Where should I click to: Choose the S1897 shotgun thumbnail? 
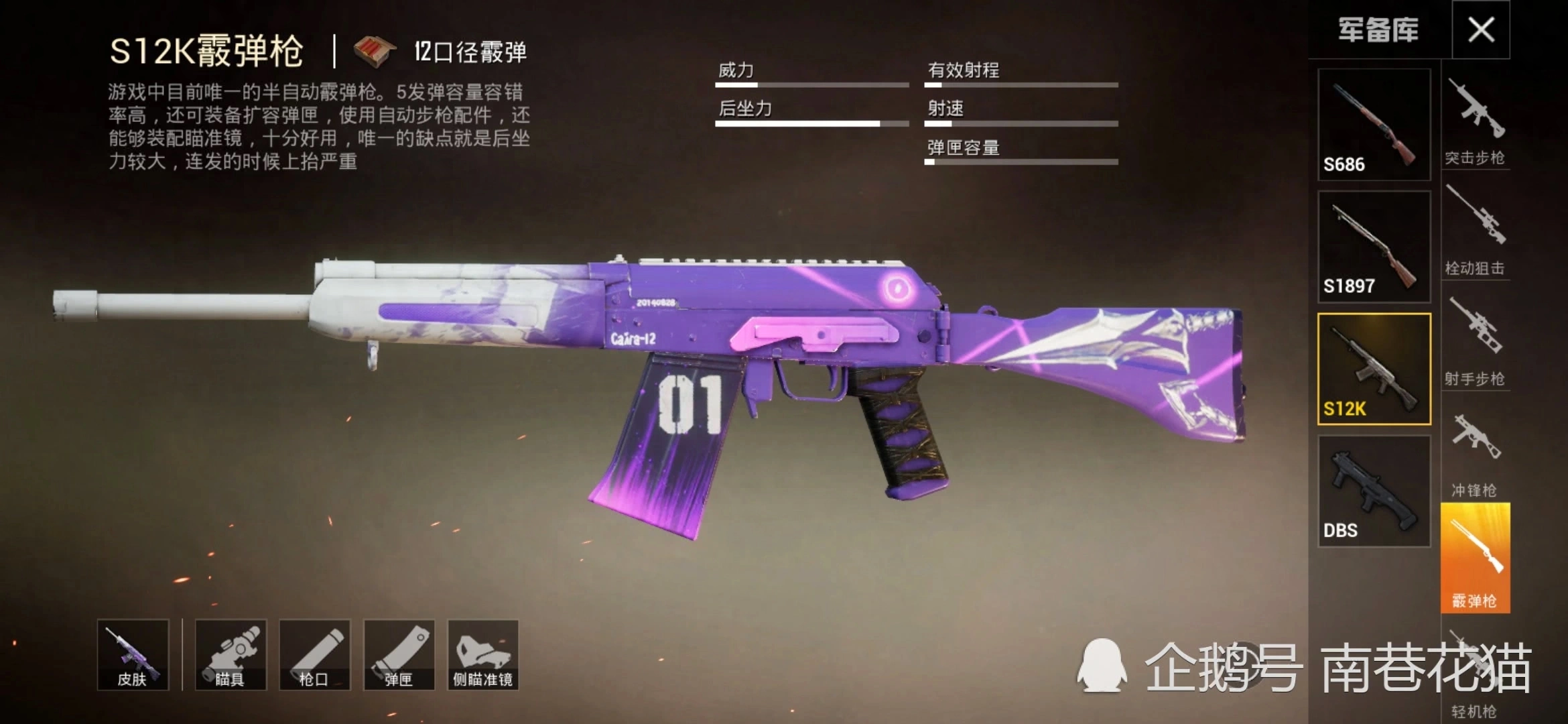tap(1374, 247)
